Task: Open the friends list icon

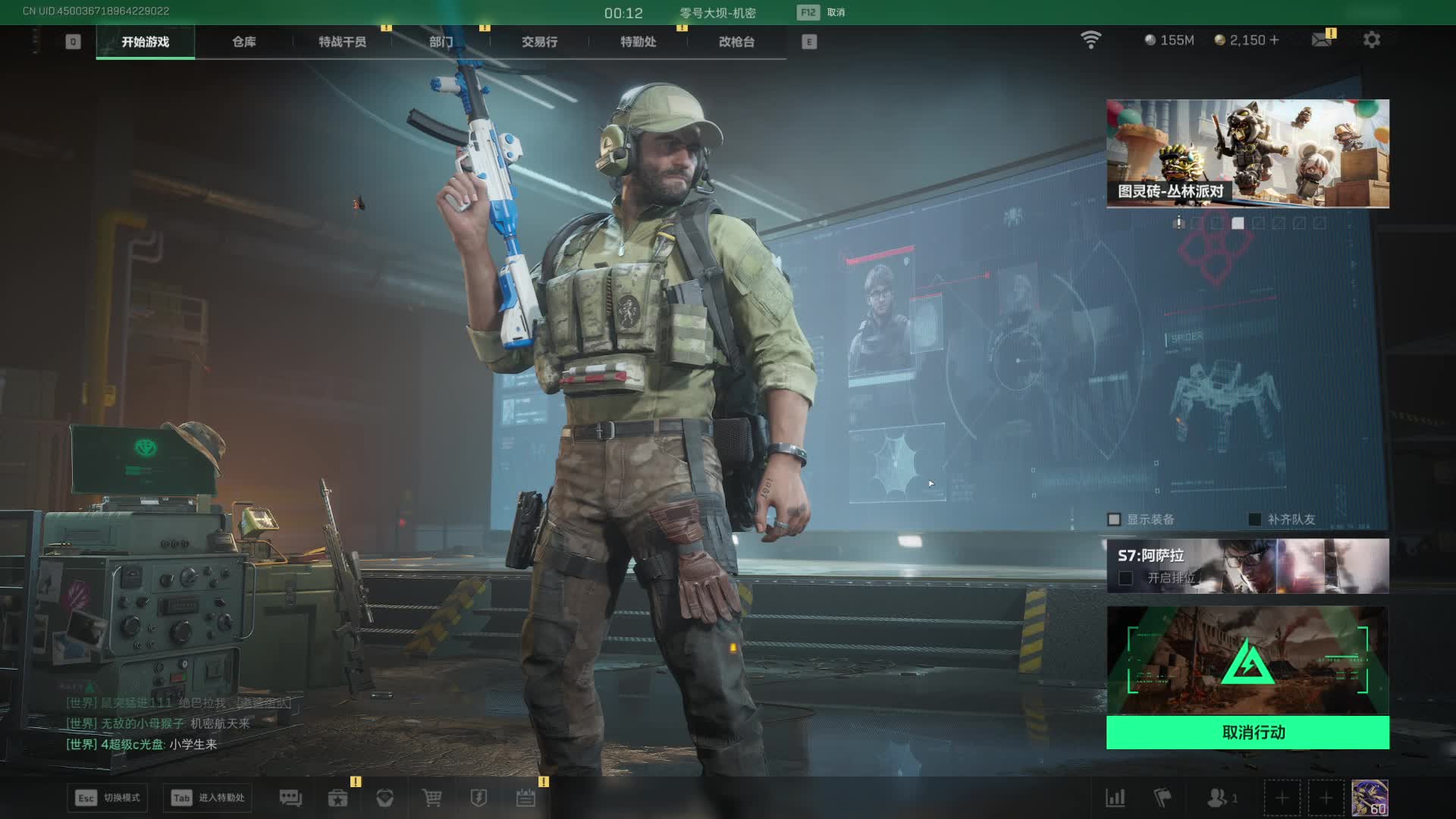Action: click(1219, 798)
